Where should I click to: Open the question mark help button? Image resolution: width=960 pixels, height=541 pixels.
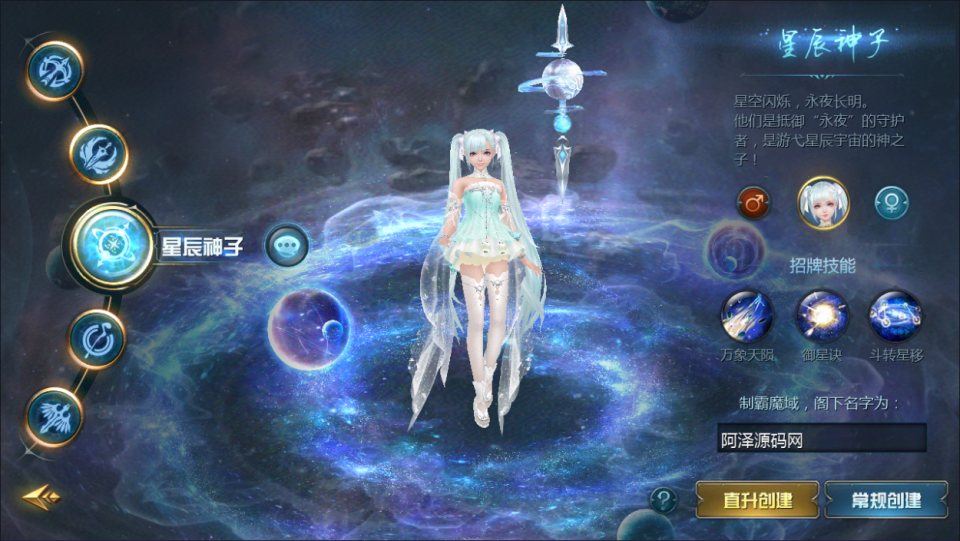(663, 499)
